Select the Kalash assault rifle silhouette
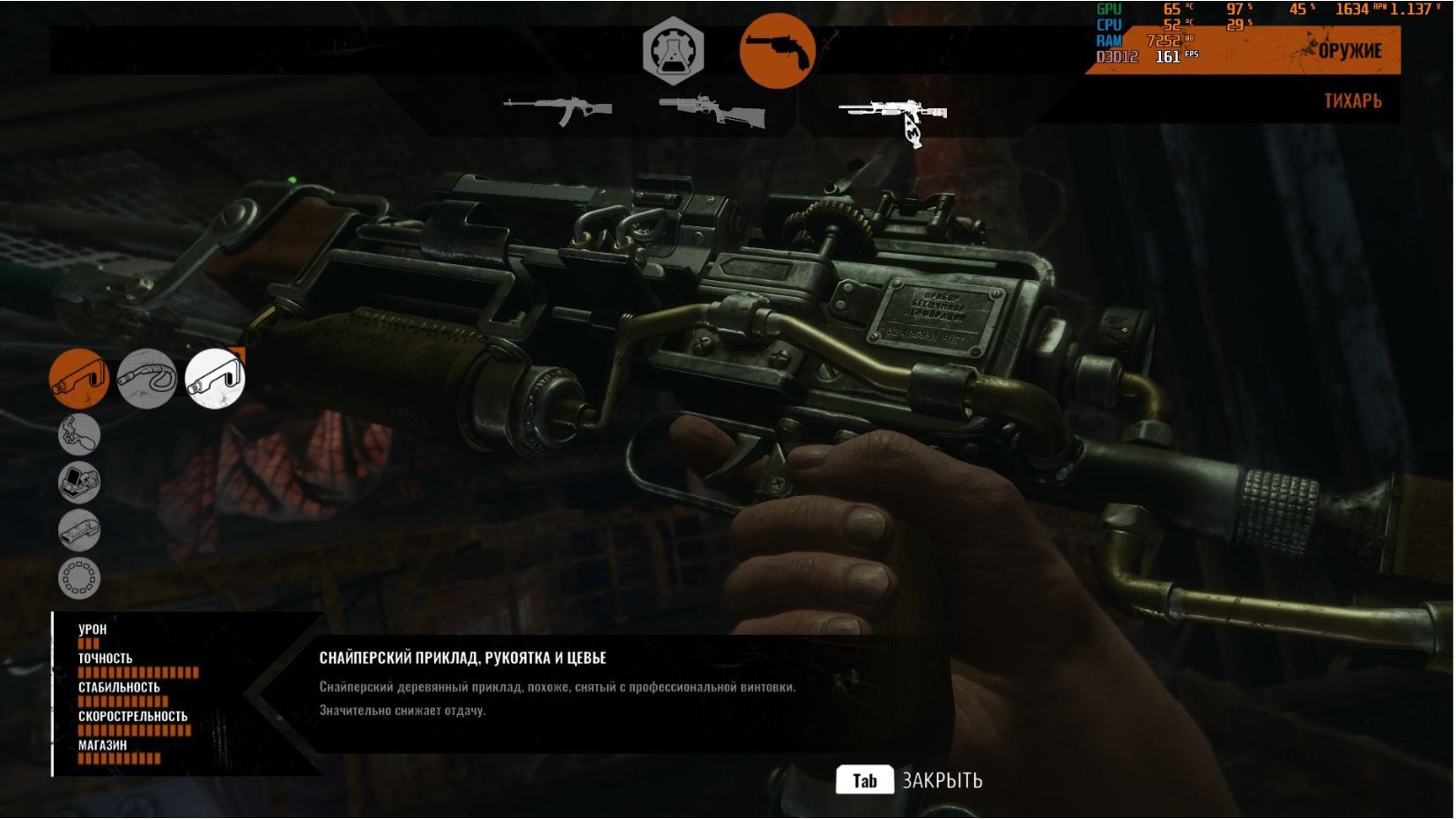 pos(558,111)
